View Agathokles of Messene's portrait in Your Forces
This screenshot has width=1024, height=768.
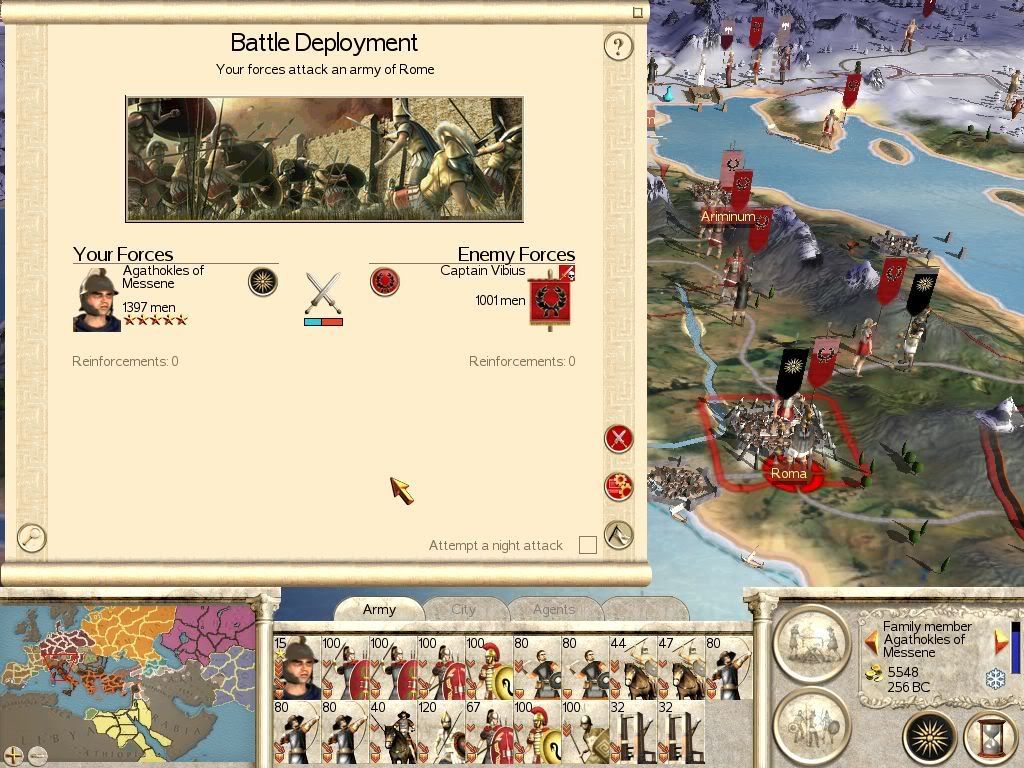point(97,298)
